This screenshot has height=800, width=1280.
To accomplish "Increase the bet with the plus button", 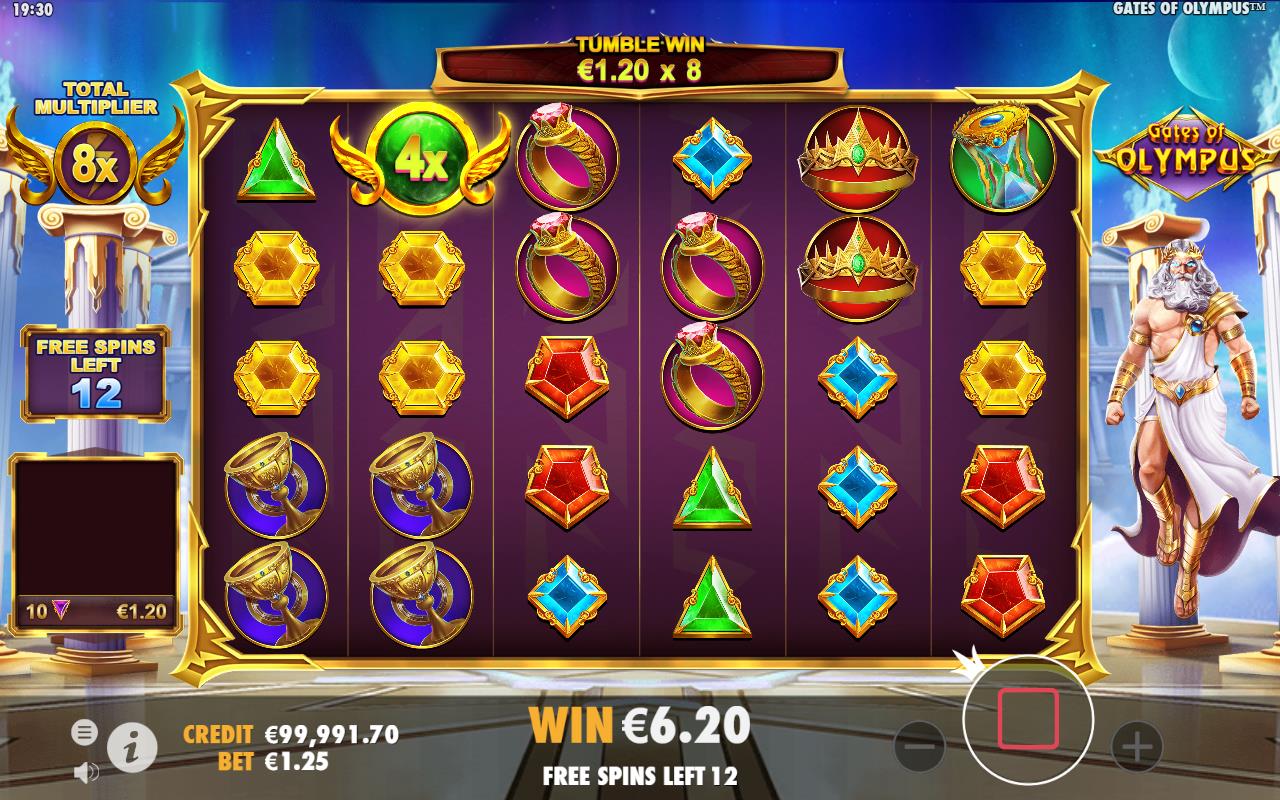I will coord(1138,745).
